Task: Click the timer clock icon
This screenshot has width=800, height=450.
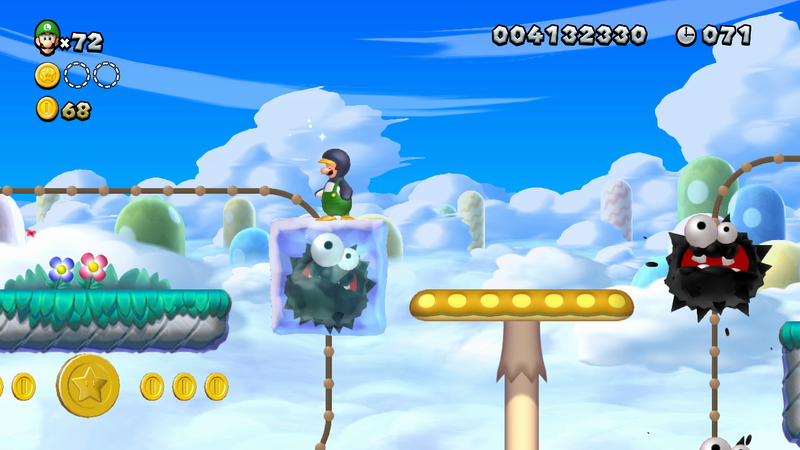Action: pyautogui.click(x=686, y=35)
